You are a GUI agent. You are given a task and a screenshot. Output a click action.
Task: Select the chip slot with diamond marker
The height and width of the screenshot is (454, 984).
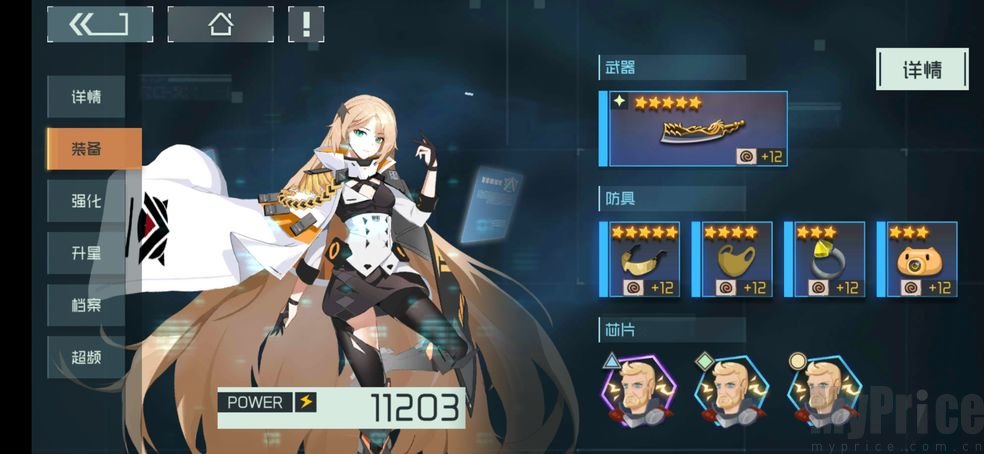pyautogui.click(x=732, y=387)
